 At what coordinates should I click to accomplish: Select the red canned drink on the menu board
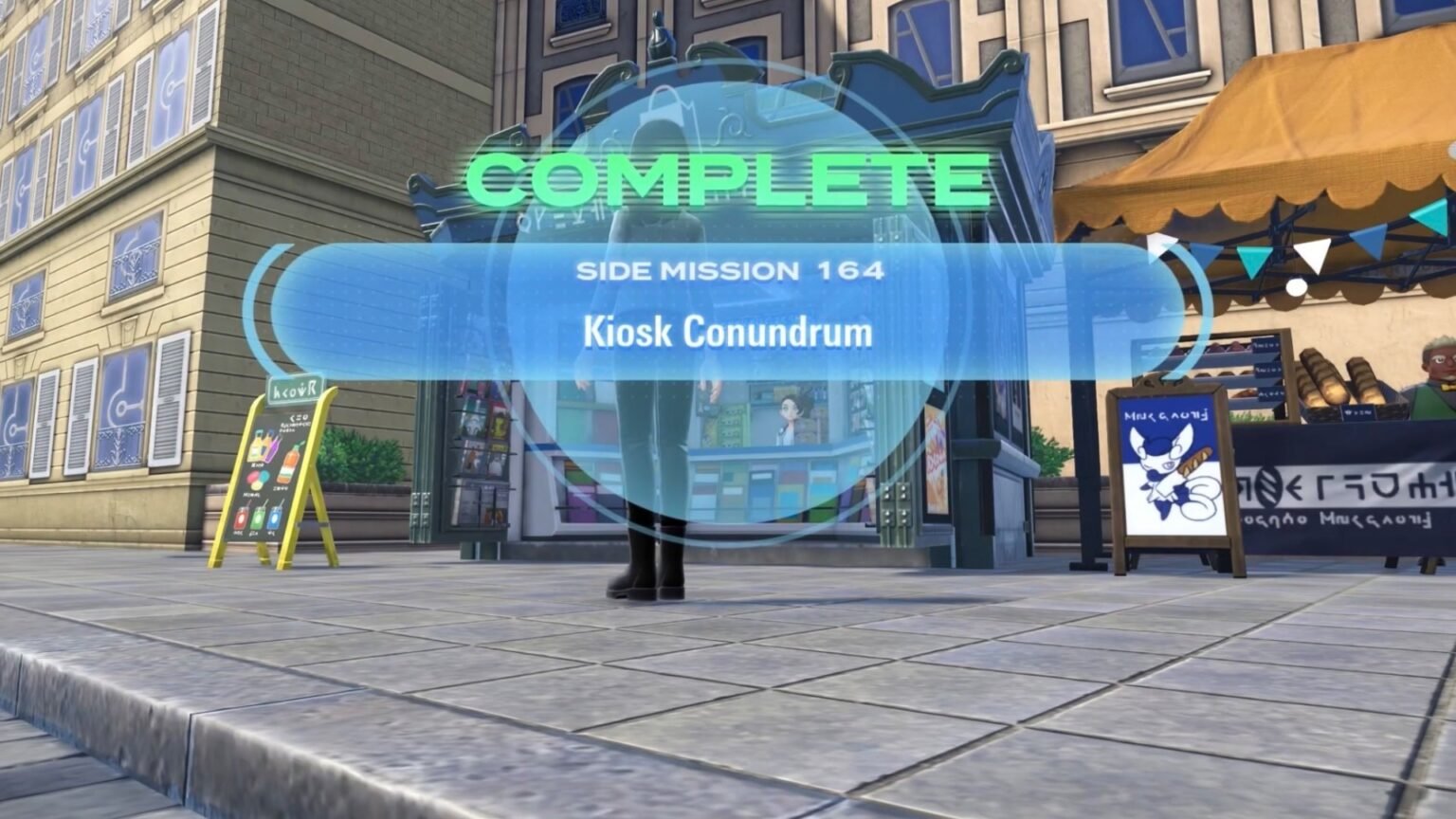click(x=242, y=518)
